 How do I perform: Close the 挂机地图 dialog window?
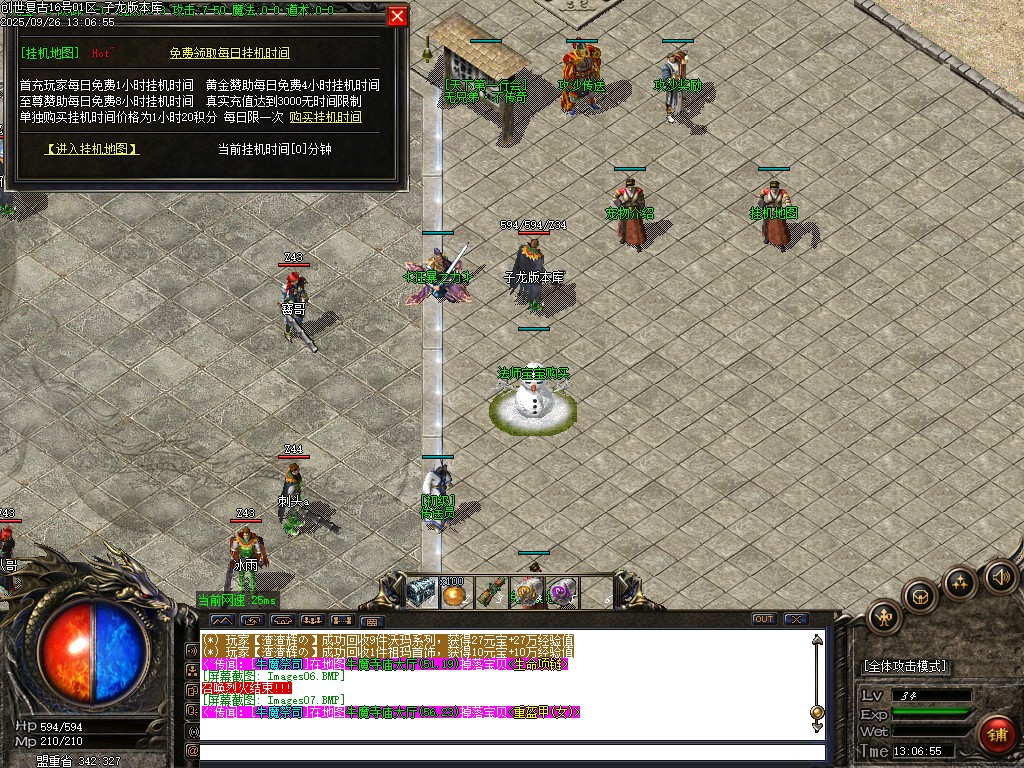pyautogui.click(x=397, y=16)
